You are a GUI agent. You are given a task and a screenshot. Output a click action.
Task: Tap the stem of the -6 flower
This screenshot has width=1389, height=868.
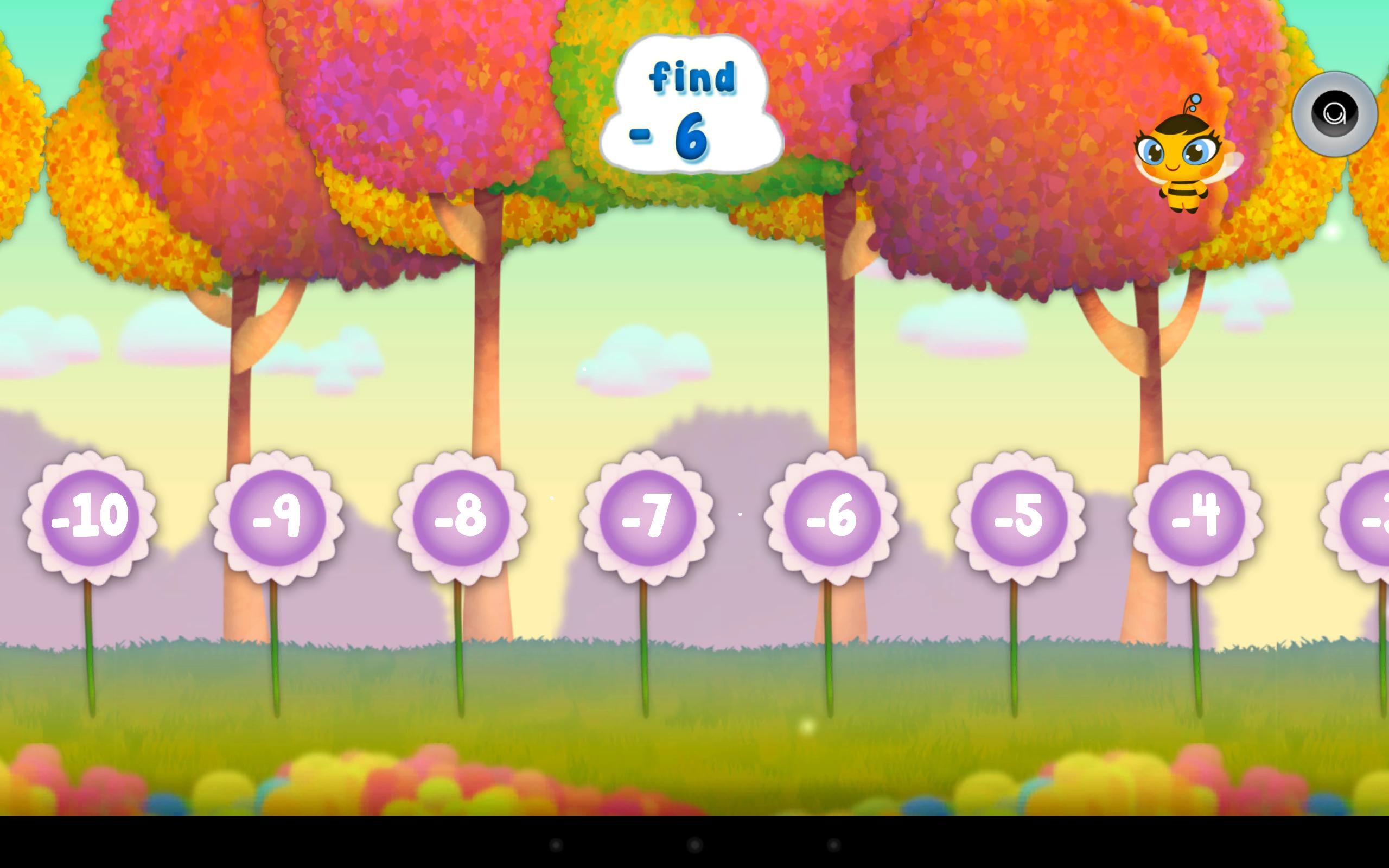coord(827,649)
